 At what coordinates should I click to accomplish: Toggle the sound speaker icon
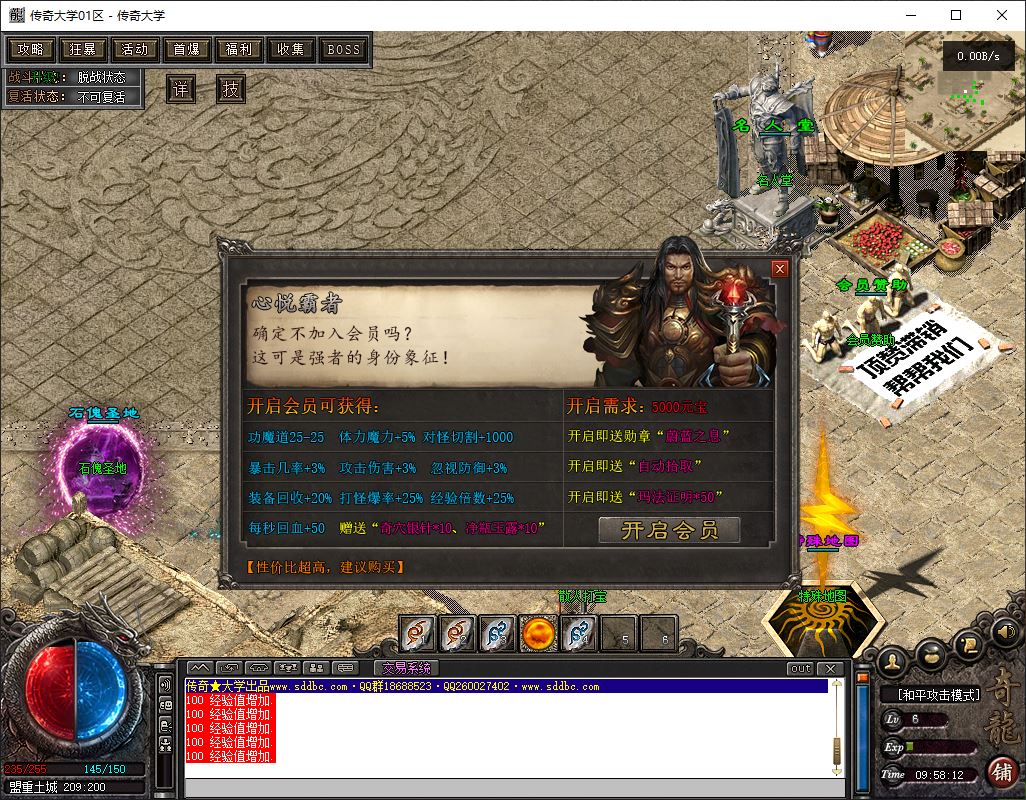pyautogui.click(x=1004, y=631)
